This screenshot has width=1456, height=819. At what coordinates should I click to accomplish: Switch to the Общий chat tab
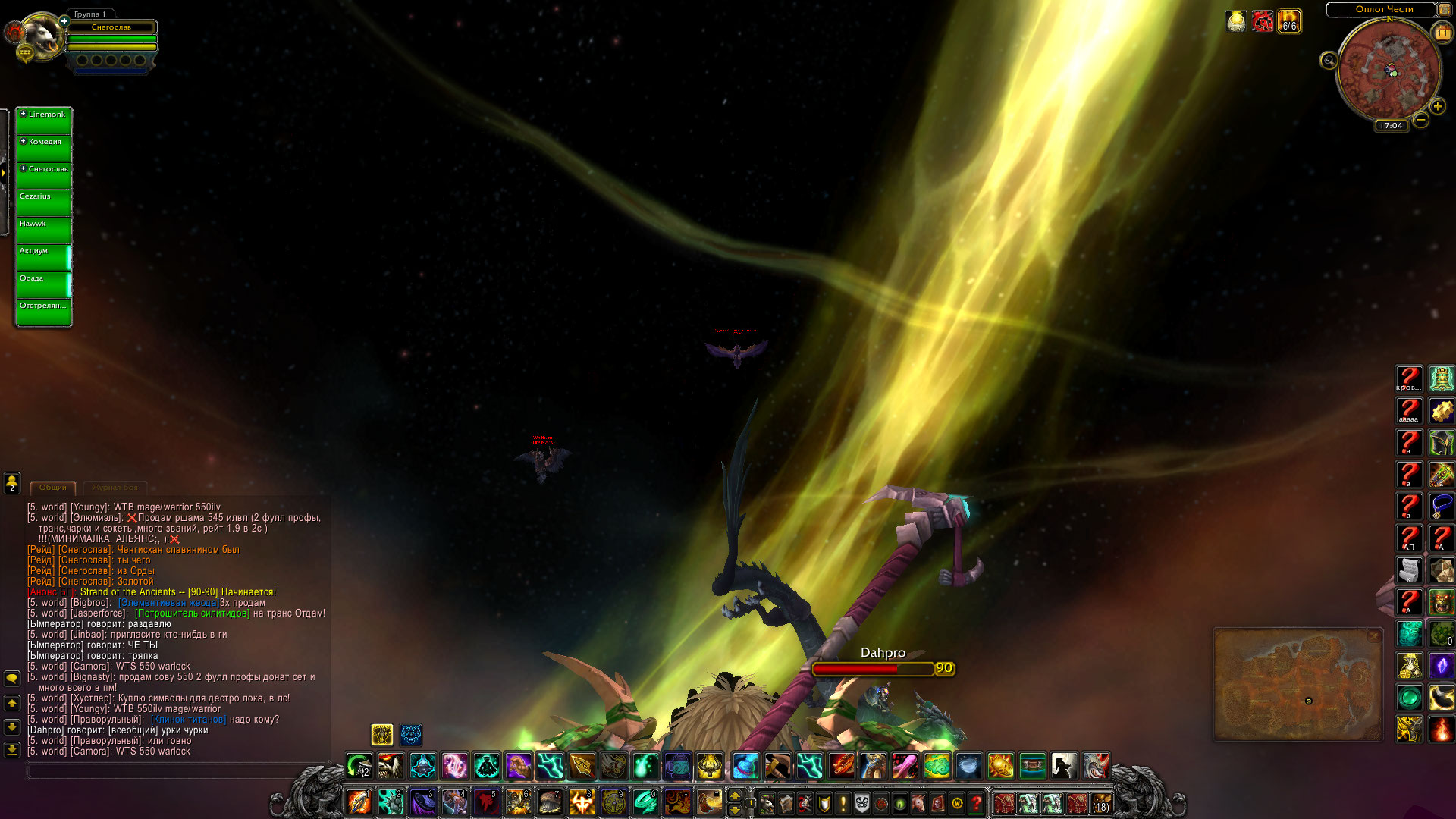[x=53, y=488]
